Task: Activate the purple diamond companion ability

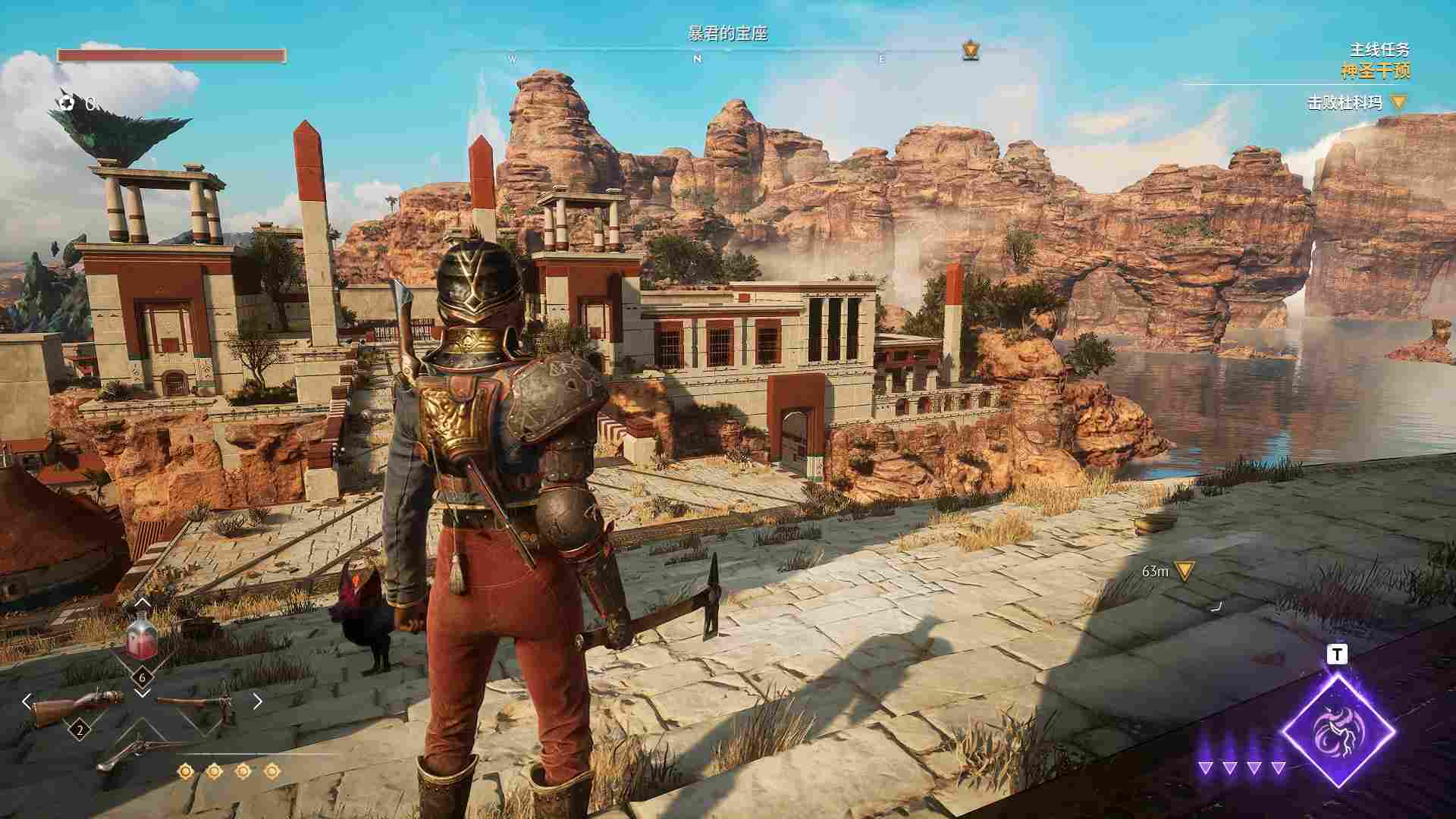Action: tap(1338, 730)
